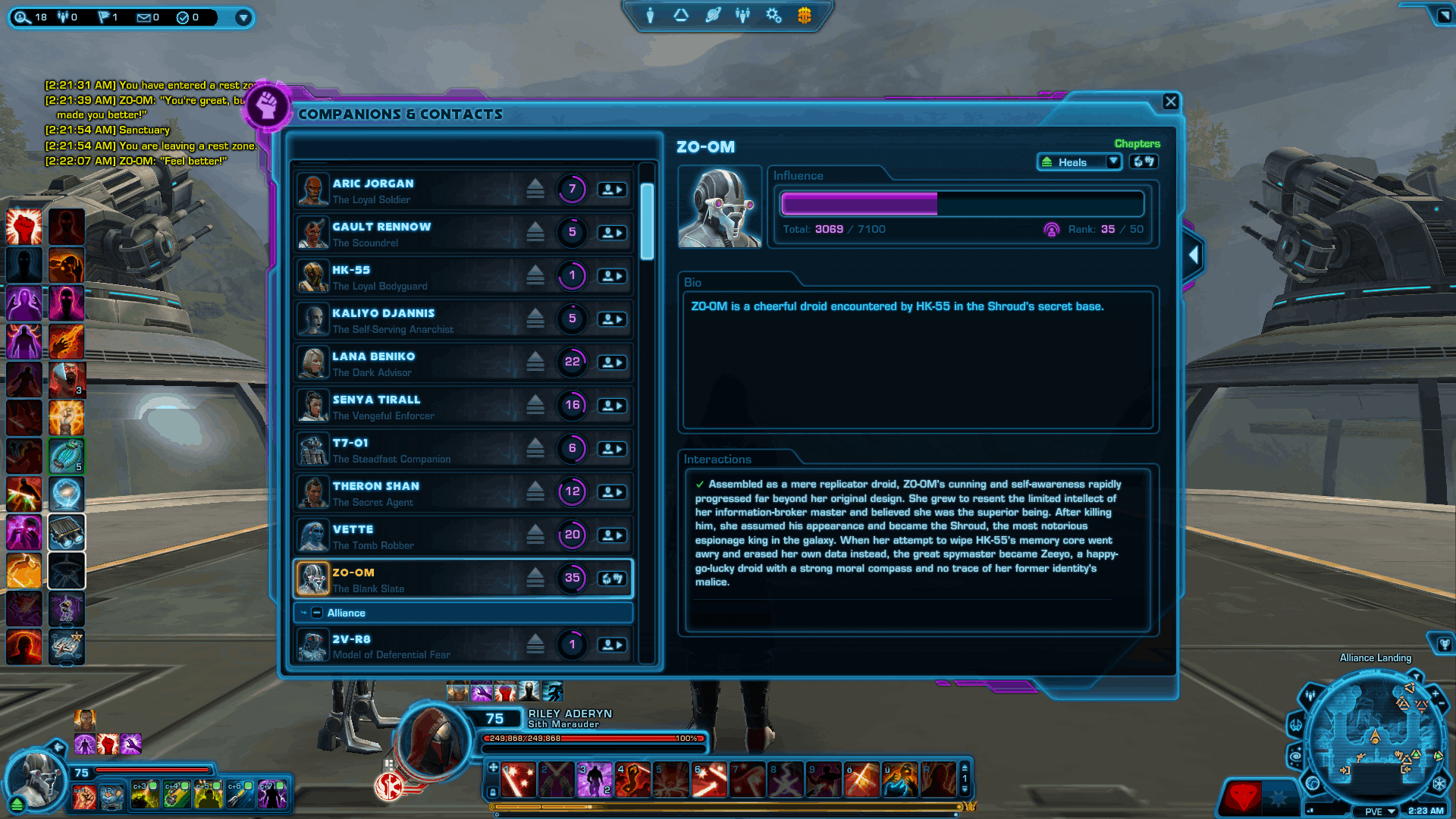Screen dimensions: 1456x819
Task: Open the settings gears icon on top navbar
Action: click(773, 15)
